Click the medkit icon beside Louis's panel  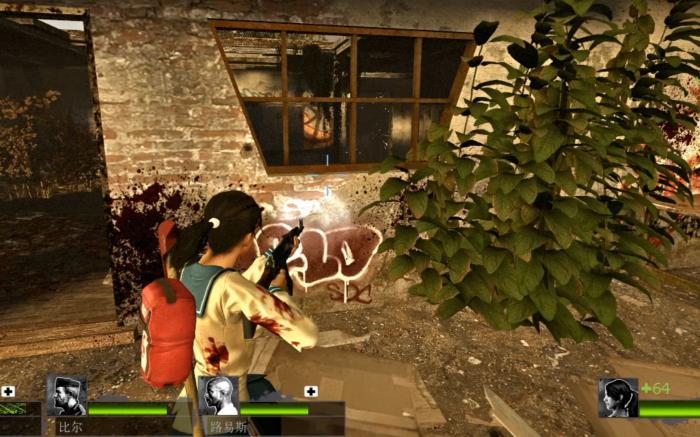311,391
